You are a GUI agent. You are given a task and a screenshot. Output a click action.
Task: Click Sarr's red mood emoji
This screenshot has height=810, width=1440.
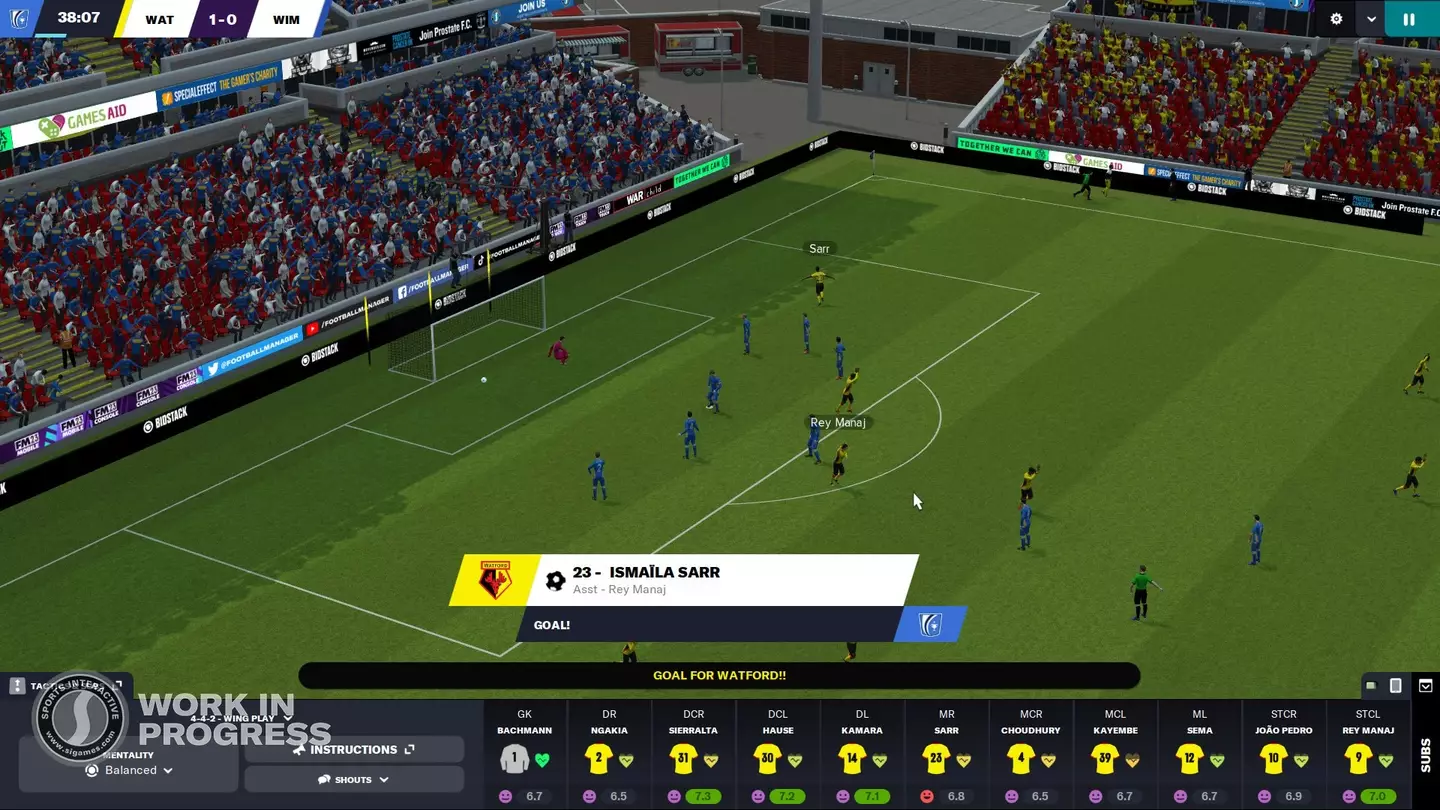coord(926,796)
